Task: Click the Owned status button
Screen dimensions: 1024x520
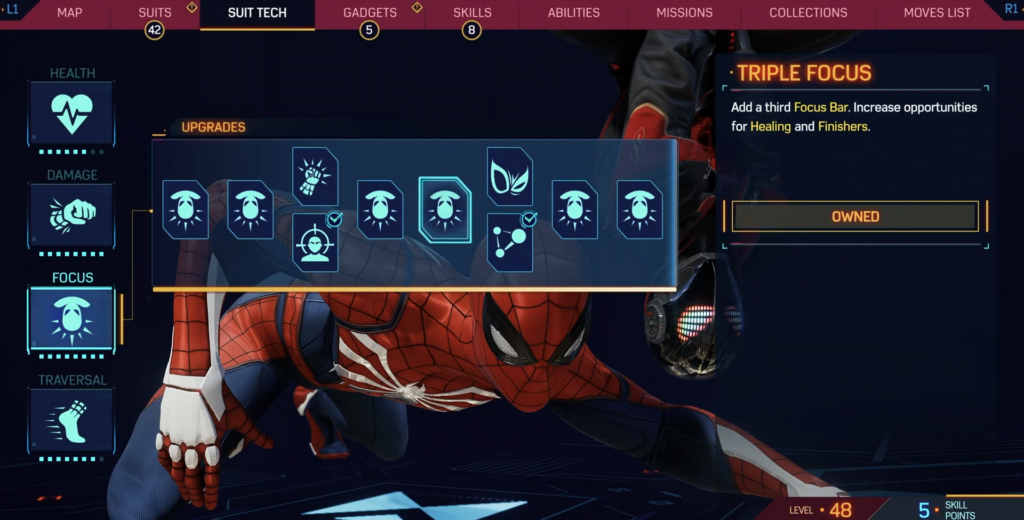Action: 855,216
